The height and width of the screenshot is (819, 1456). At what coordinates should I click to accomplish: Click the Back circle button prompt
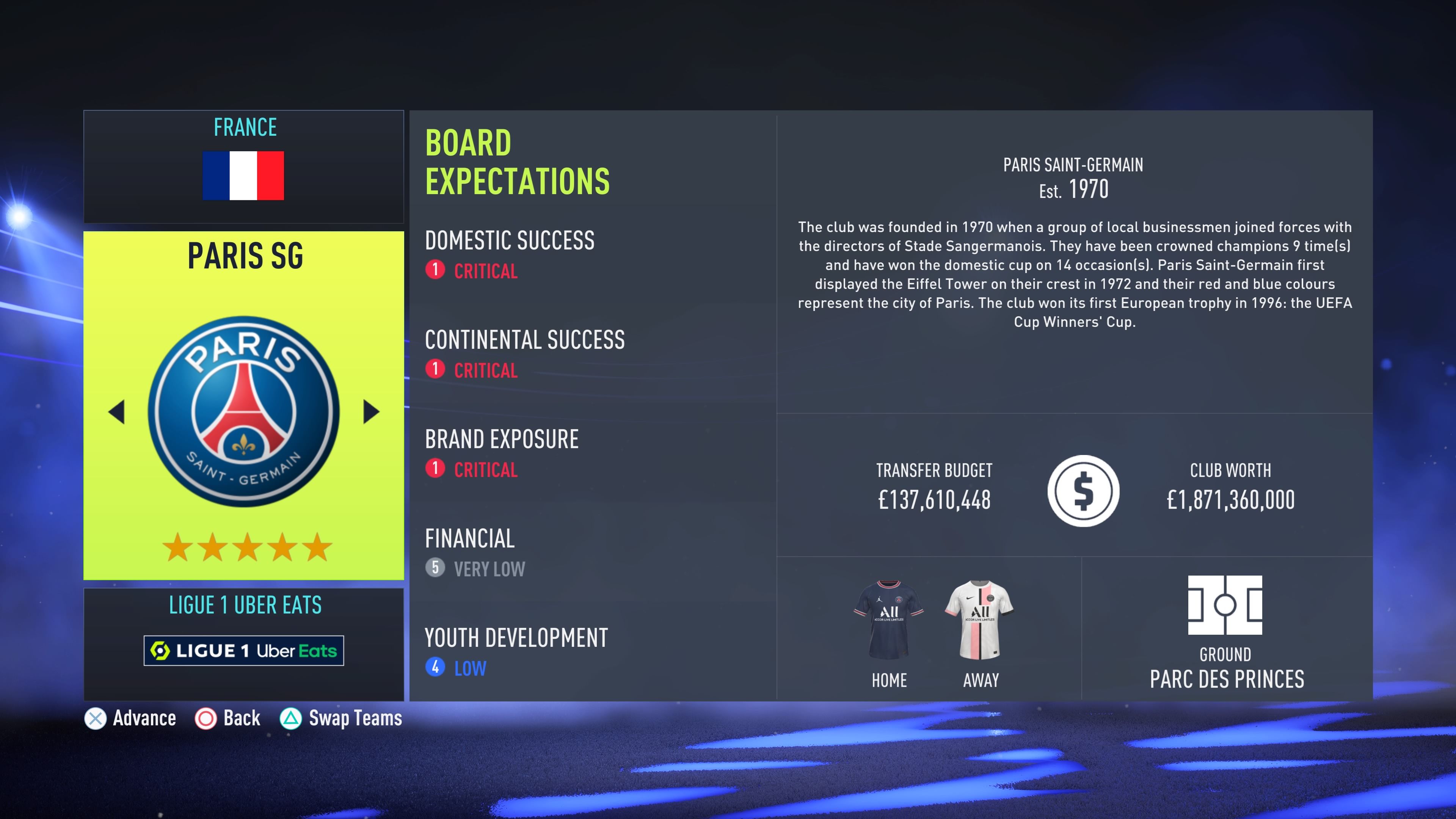click(x=205, y=719)
